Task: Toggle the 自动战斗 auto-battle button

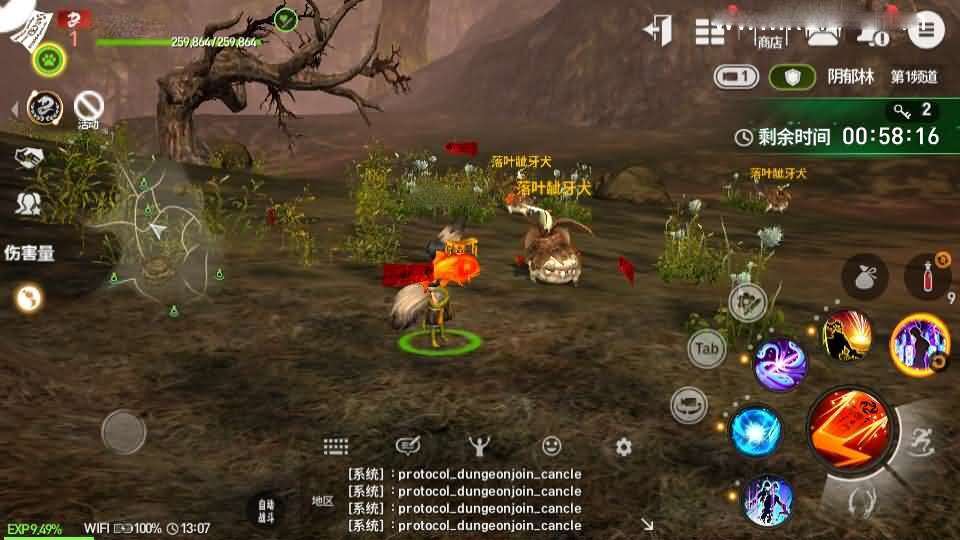Action: pos(265,508)
